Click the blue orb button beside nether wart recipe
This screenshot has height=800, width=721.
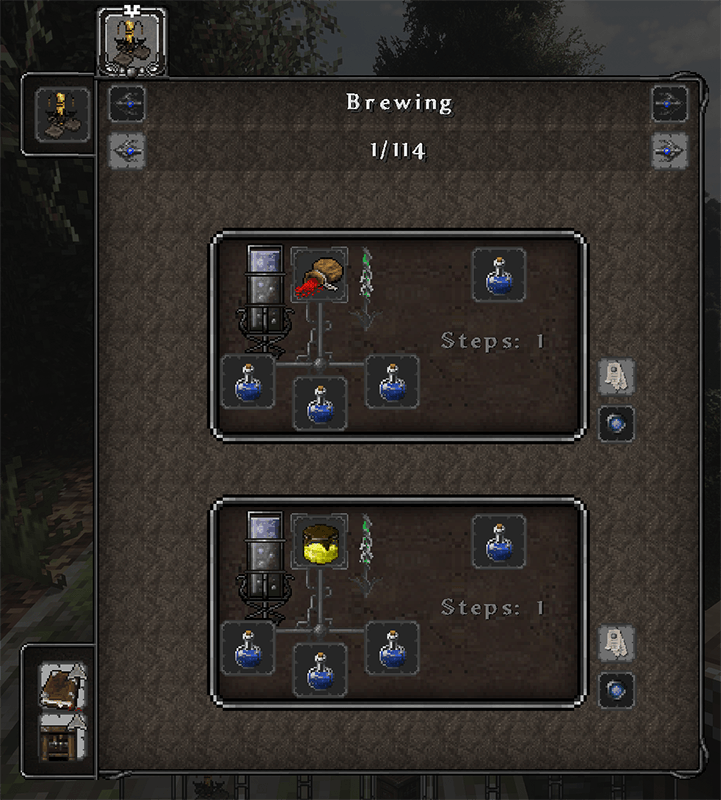pyautogui.click(x=616, y=424)
